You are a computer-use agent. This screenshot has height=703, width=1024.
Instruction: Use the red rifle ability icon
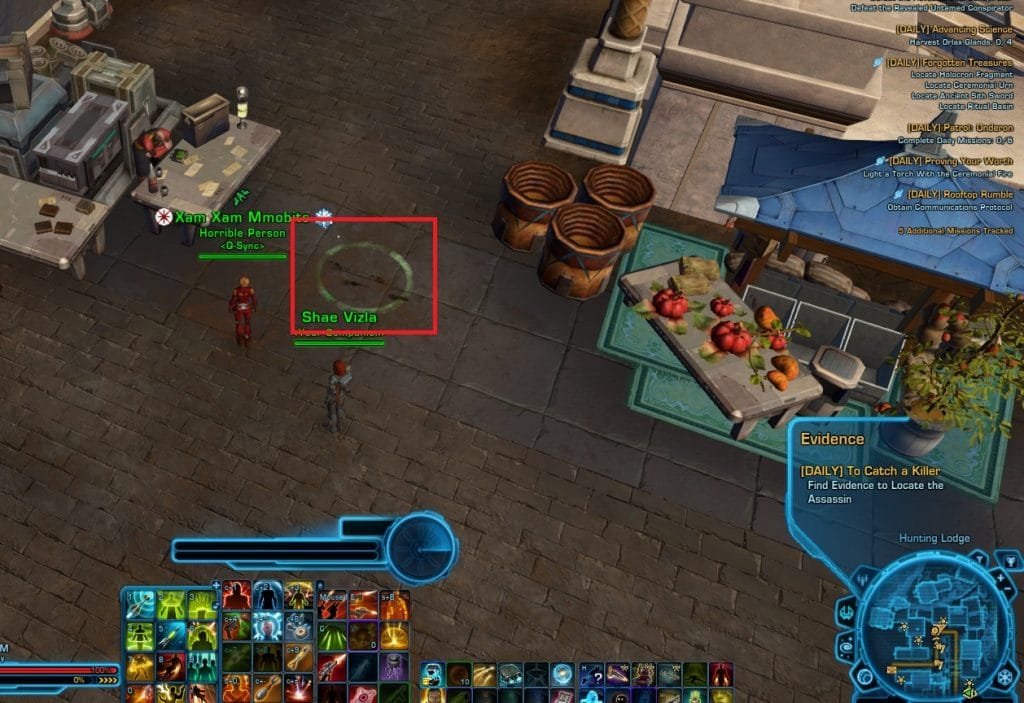click(333, 665)
